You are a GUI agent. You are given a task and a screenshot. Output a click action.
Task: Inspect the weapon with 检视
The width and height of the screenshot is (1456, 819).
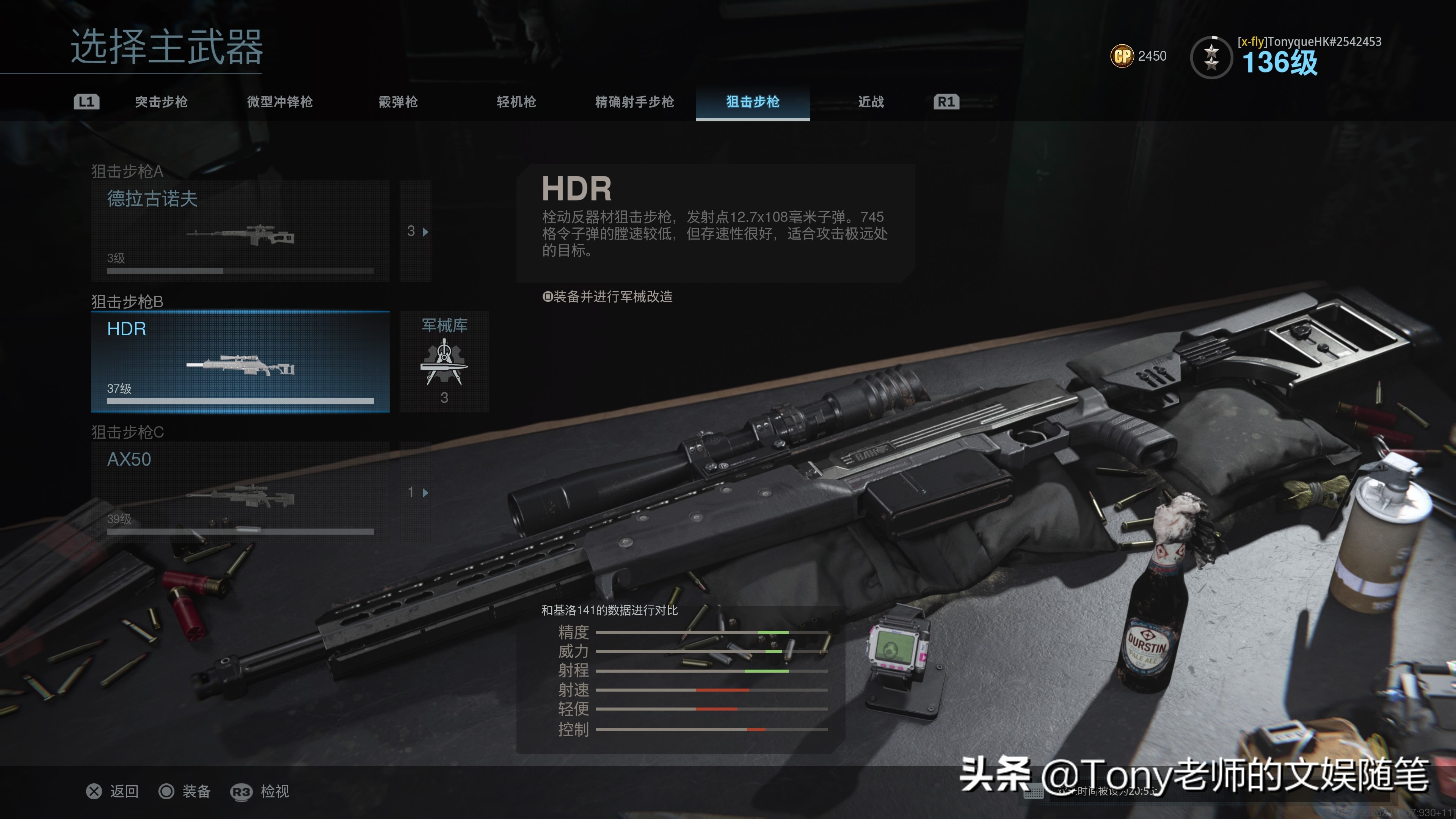point(260,791)
